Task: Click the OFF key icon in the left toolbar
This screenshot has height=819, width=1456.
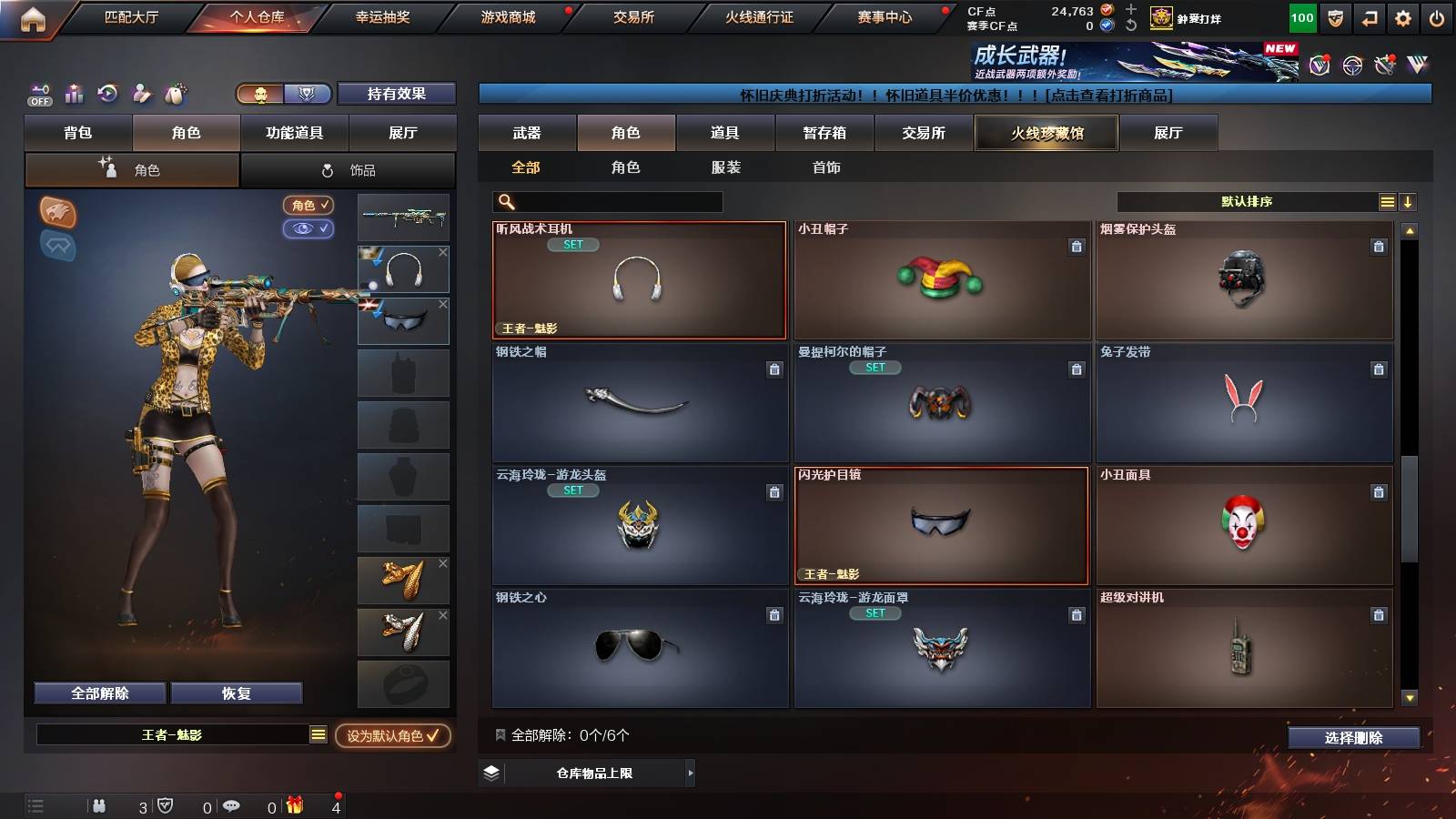Action: pos(38,90)
